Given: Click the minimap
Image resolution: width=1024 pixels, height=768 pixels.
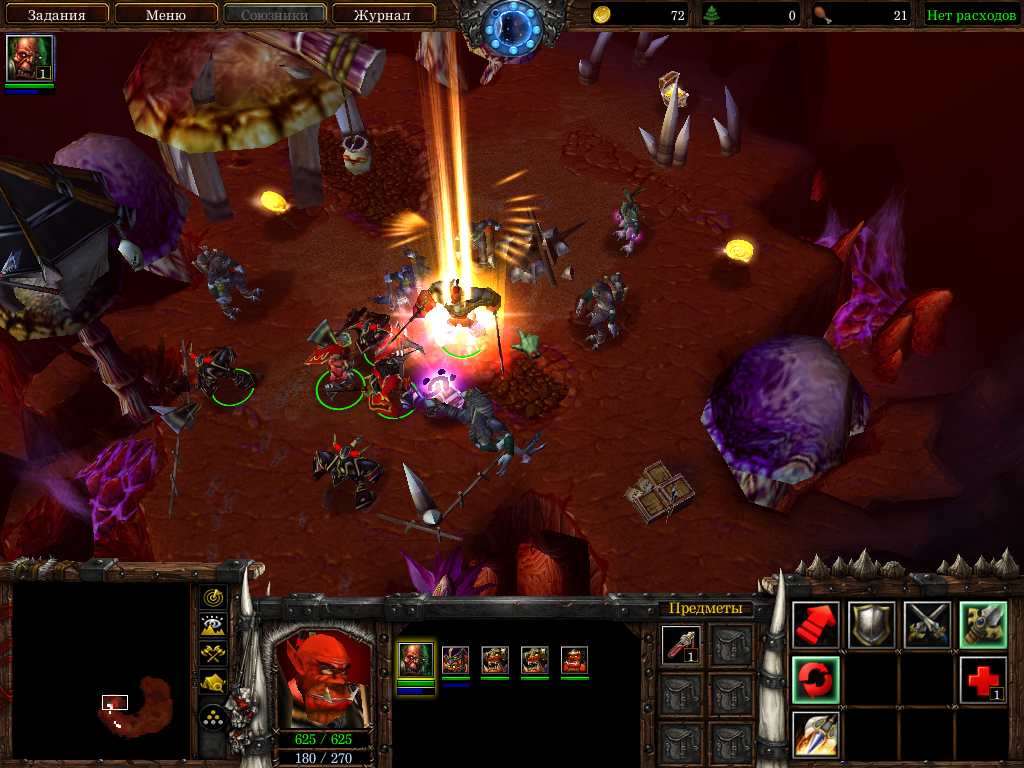Looking at the screenshot, I should pyautogui.click(x=100, y=672).
